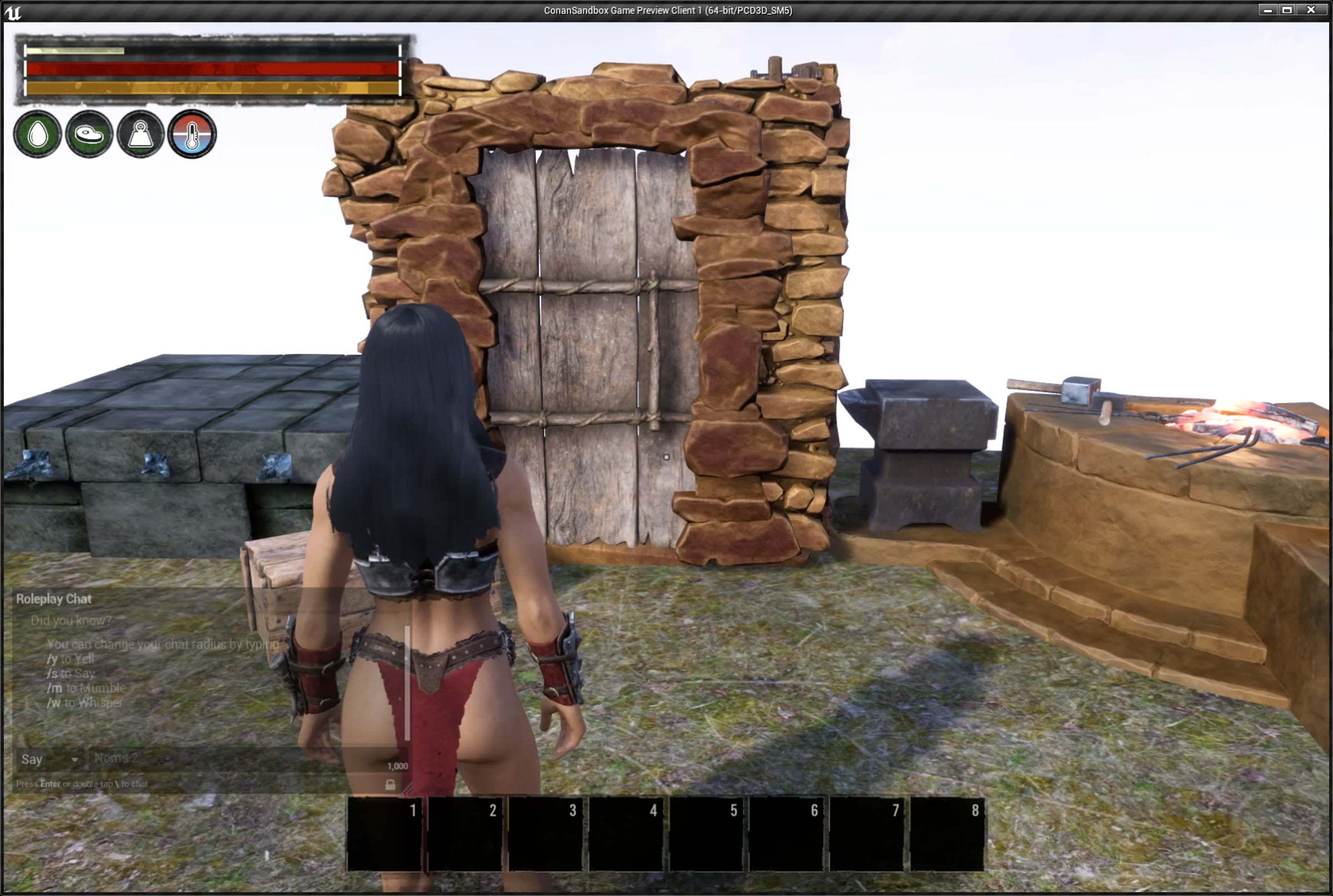Choose hotbar slot 8

point(947,834)
